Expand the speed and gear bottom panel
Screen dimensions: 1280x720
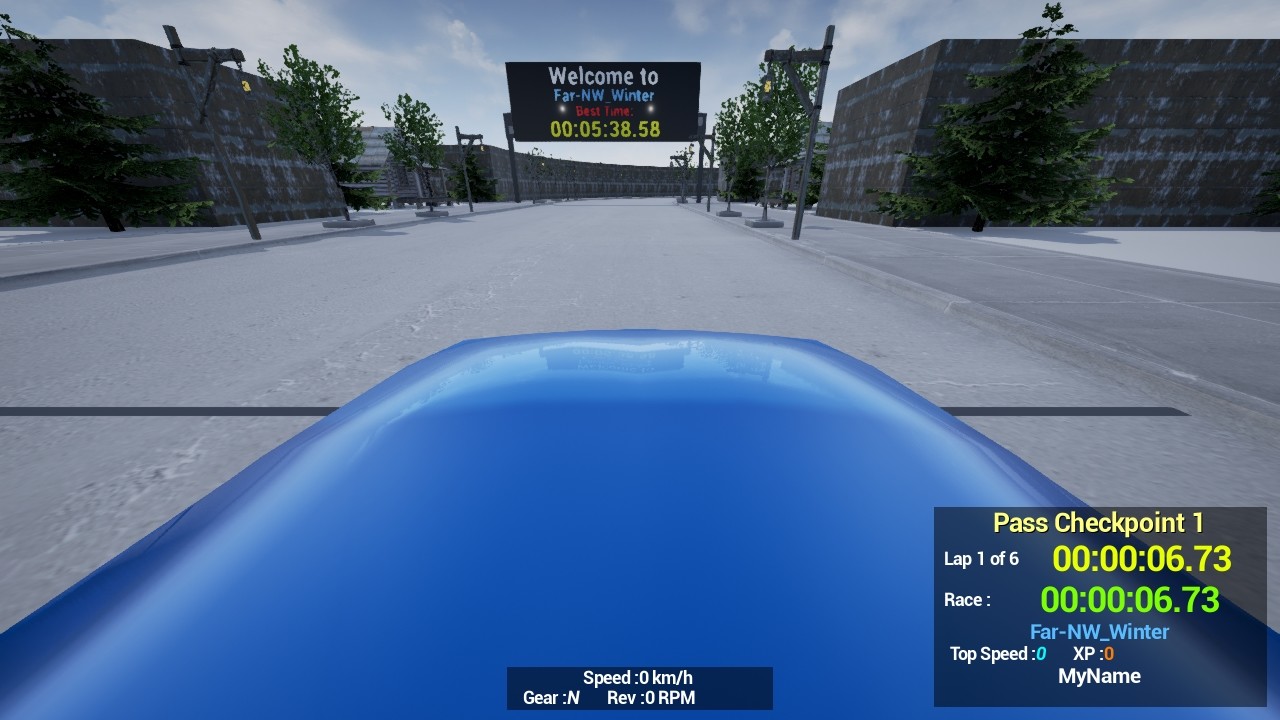click(x=640, y=688)
